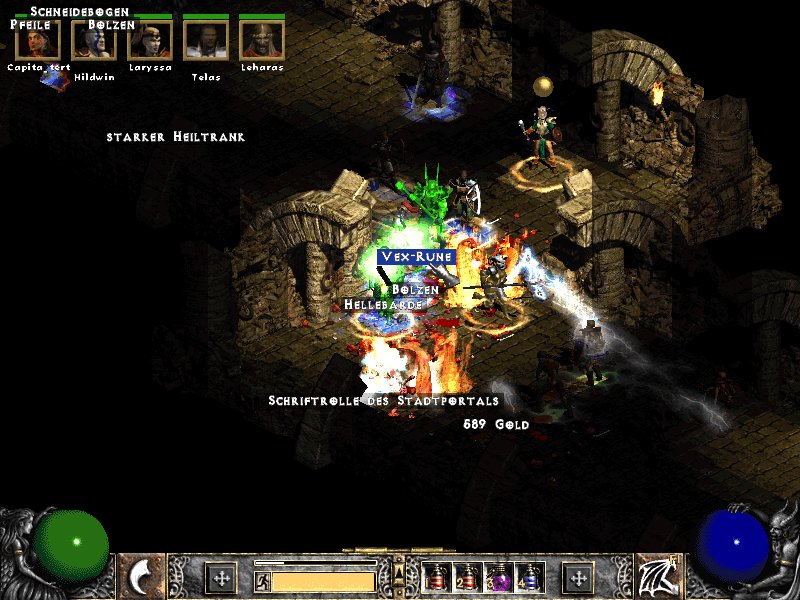The width and height of the screenshot is (800, 600).
Task: Open the left-click skill selector (crescent icon)
Action: pyautogui.click(x=141, y=576)
